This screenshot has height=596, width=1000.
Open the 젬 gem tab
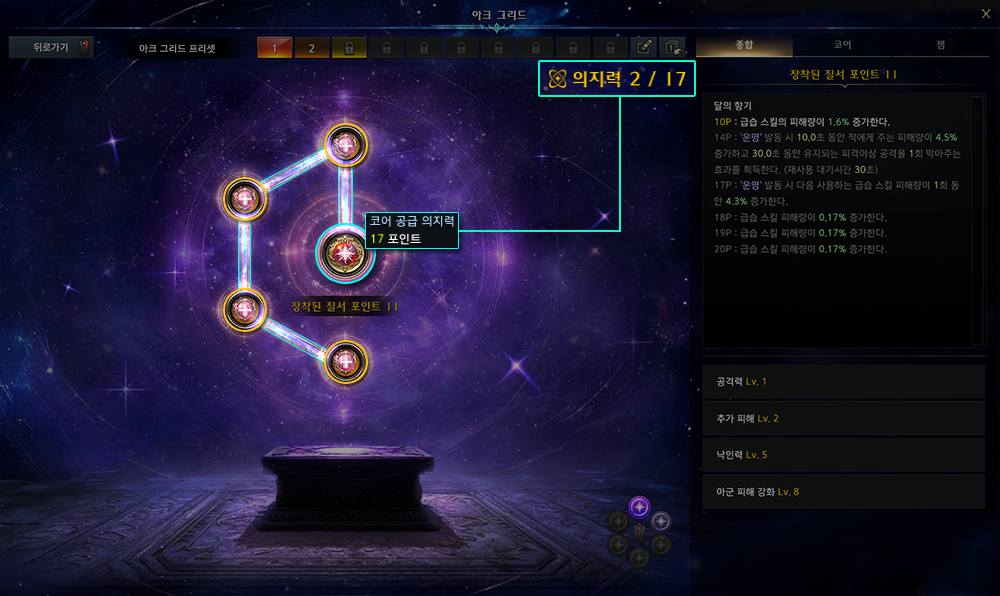point(940,46)
